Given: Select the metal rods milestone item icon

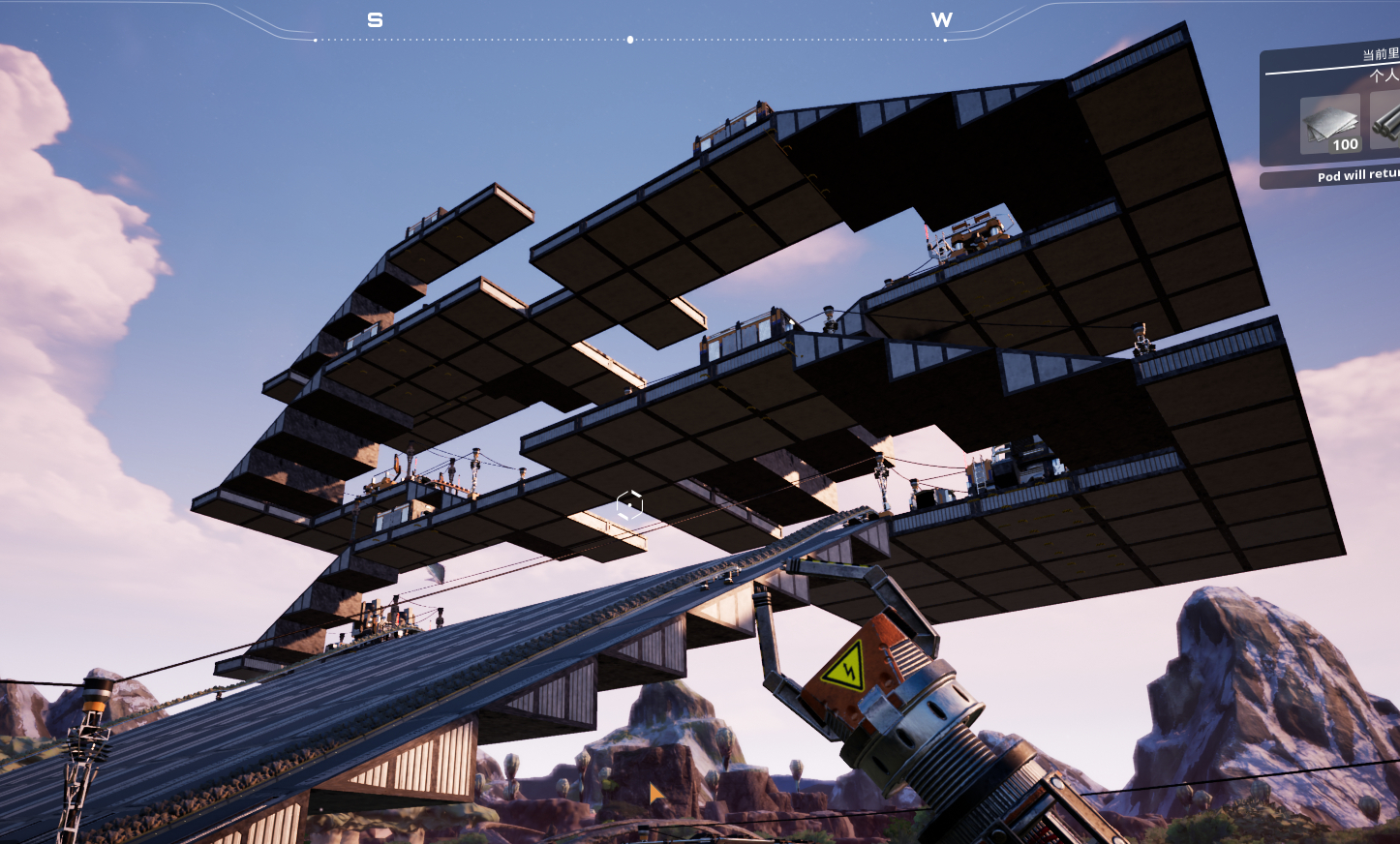Looking at the screenshot, I should click(1387, 124).
